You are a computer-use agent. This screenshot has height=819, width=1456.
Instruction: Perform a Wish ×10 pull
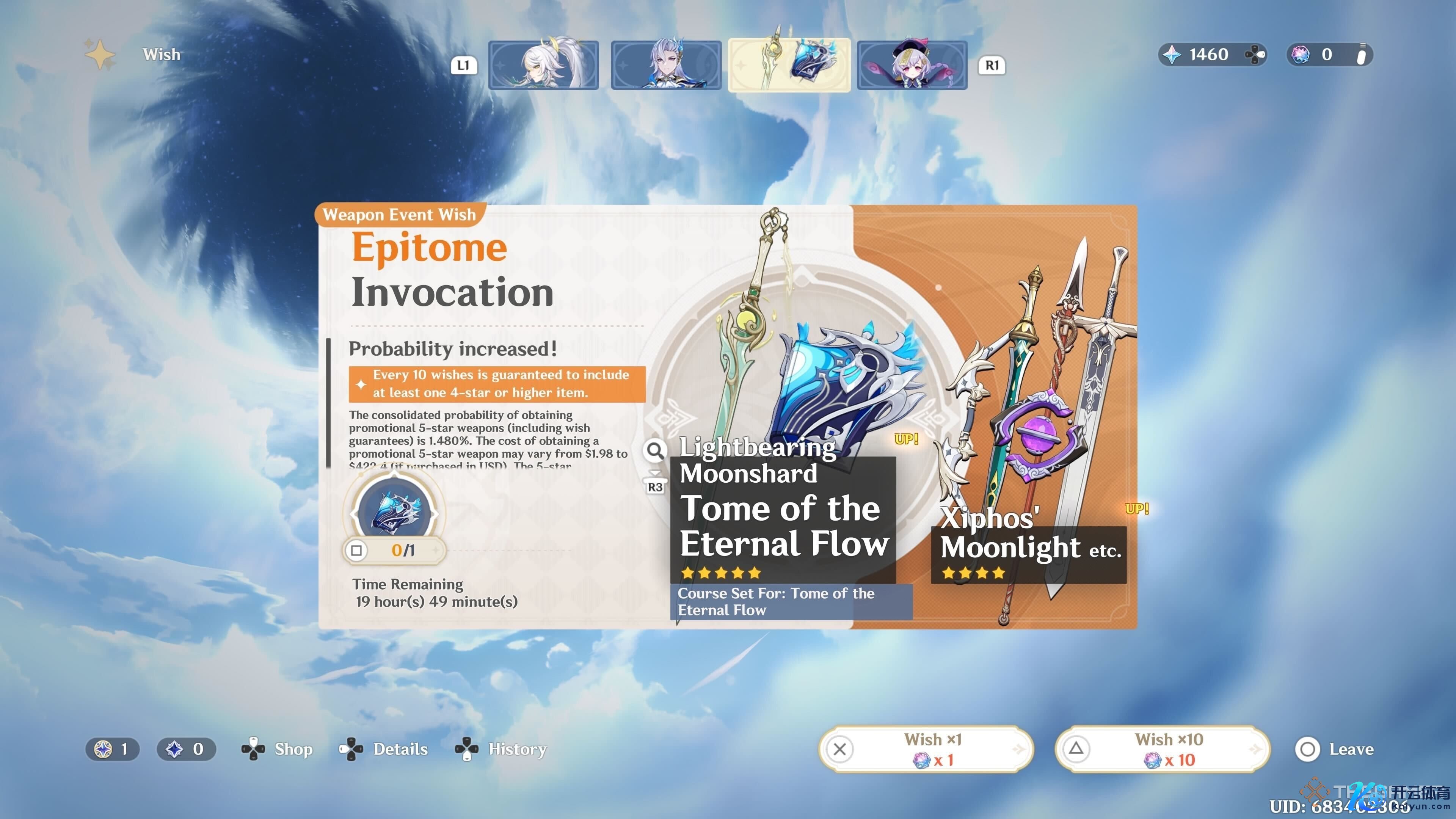pyautogui.click(x=1162, y=749)
